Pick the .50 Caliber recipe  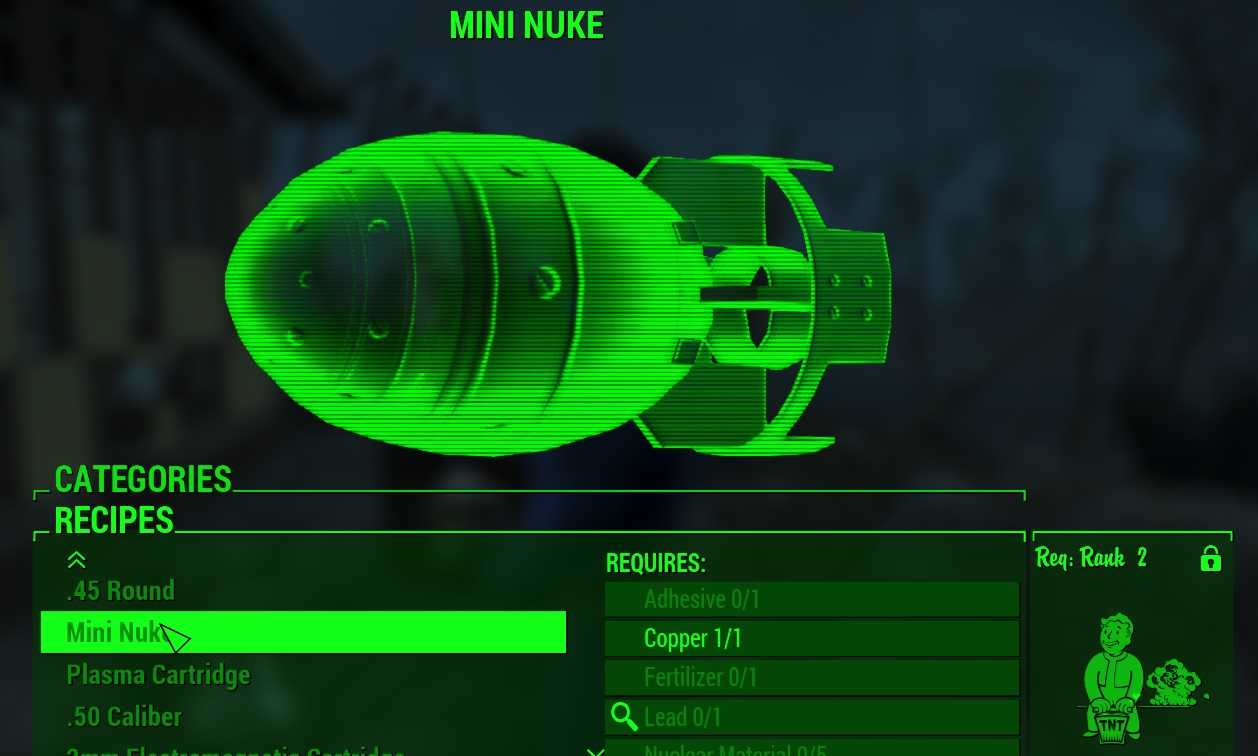click(x=124, y=717)
